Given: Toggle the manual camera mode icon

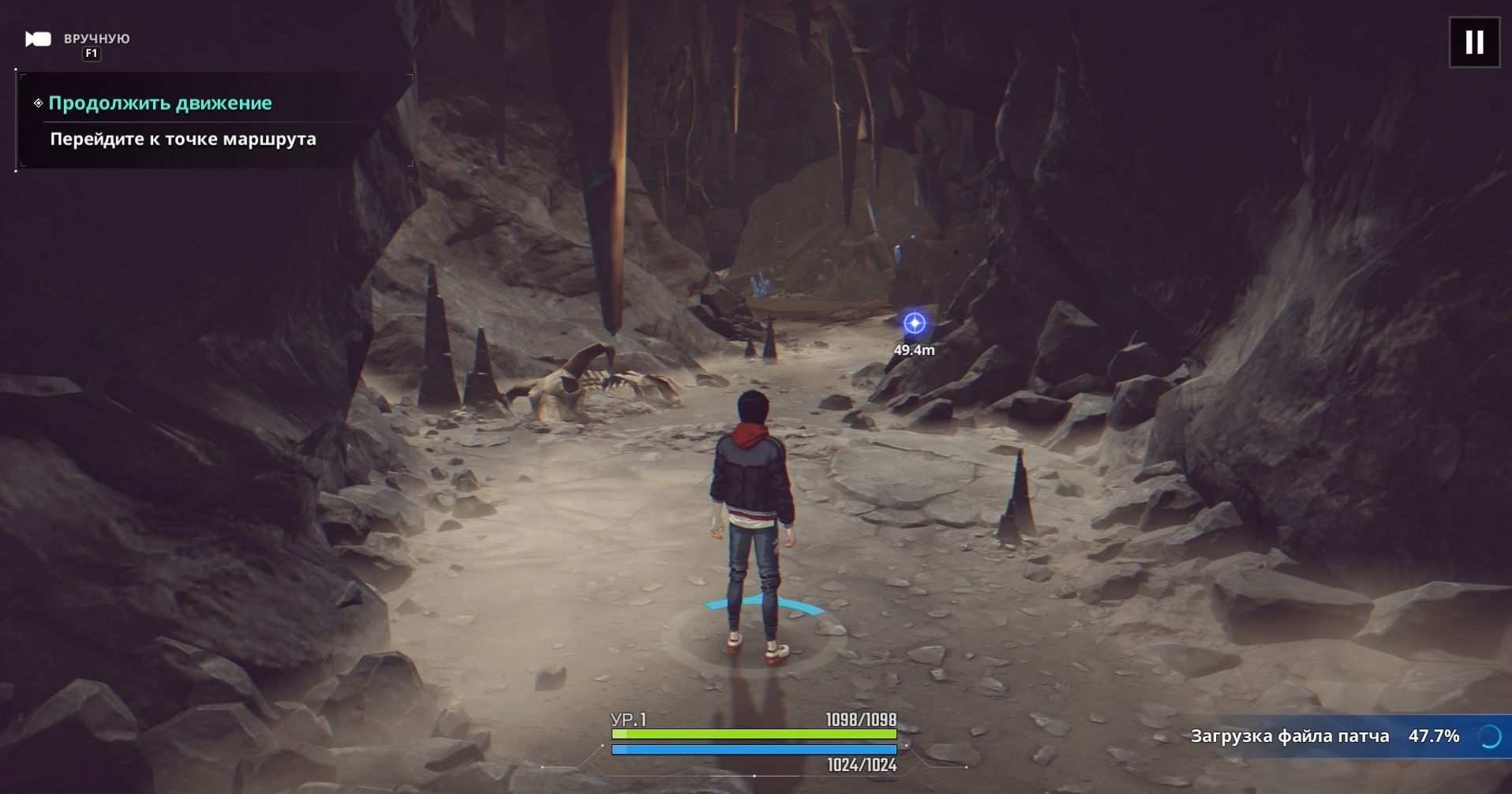Looking at the screenshot, I should (38, 39).
